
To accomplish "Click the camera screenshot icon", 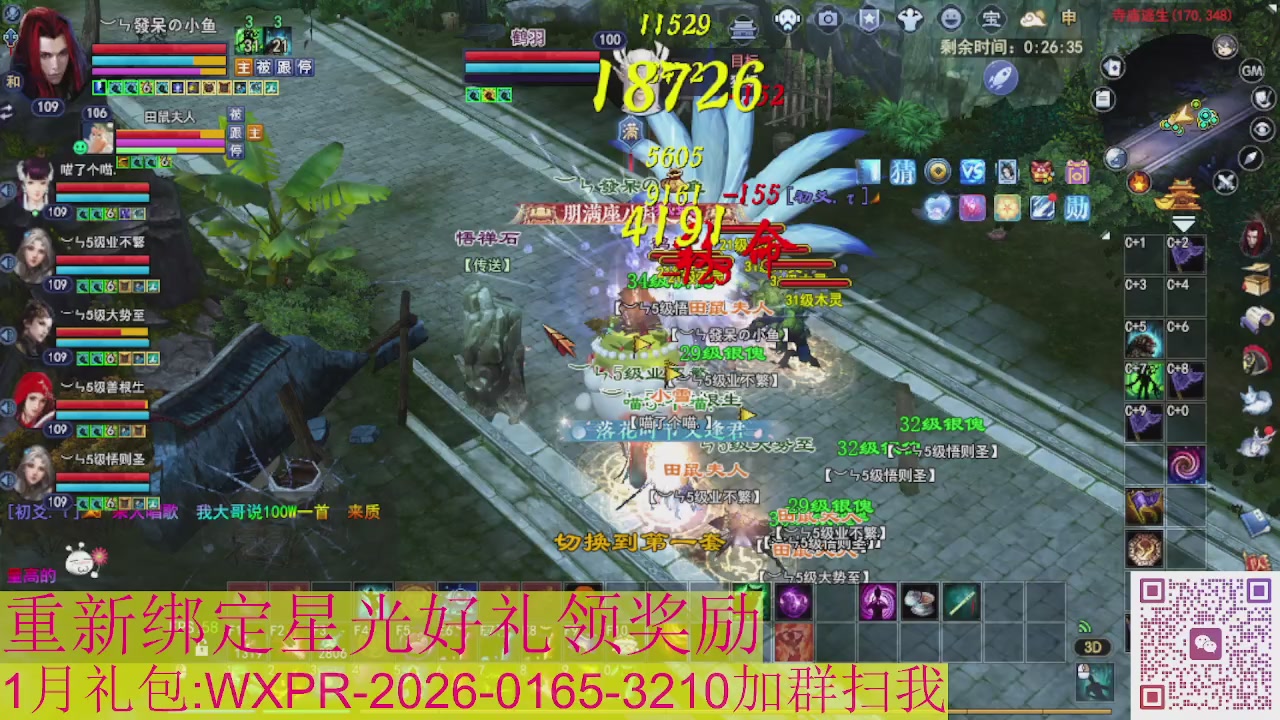I will 827,18.
